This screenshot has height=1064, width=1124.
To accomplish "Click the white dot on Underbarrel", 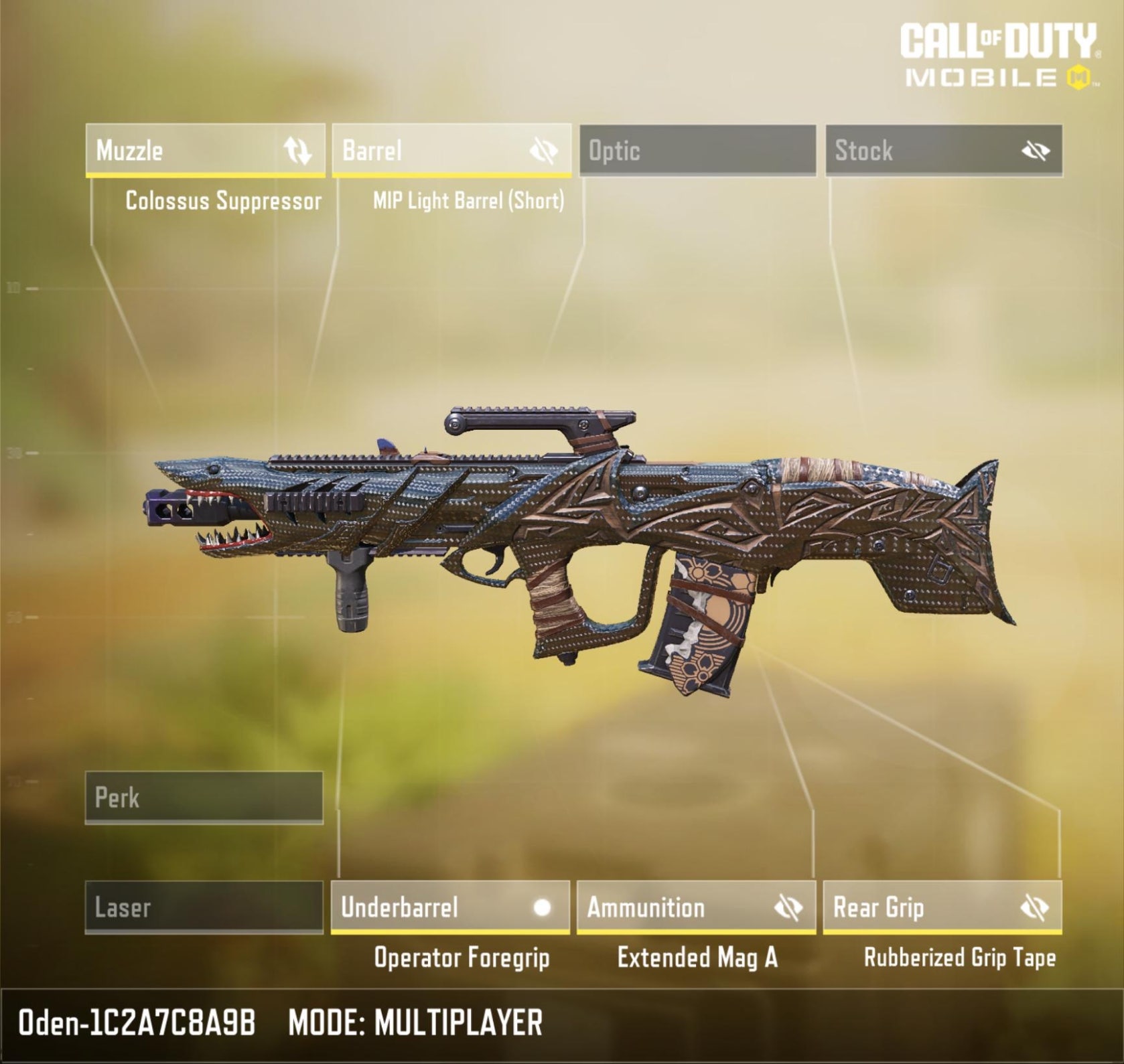I will [542, 907].
